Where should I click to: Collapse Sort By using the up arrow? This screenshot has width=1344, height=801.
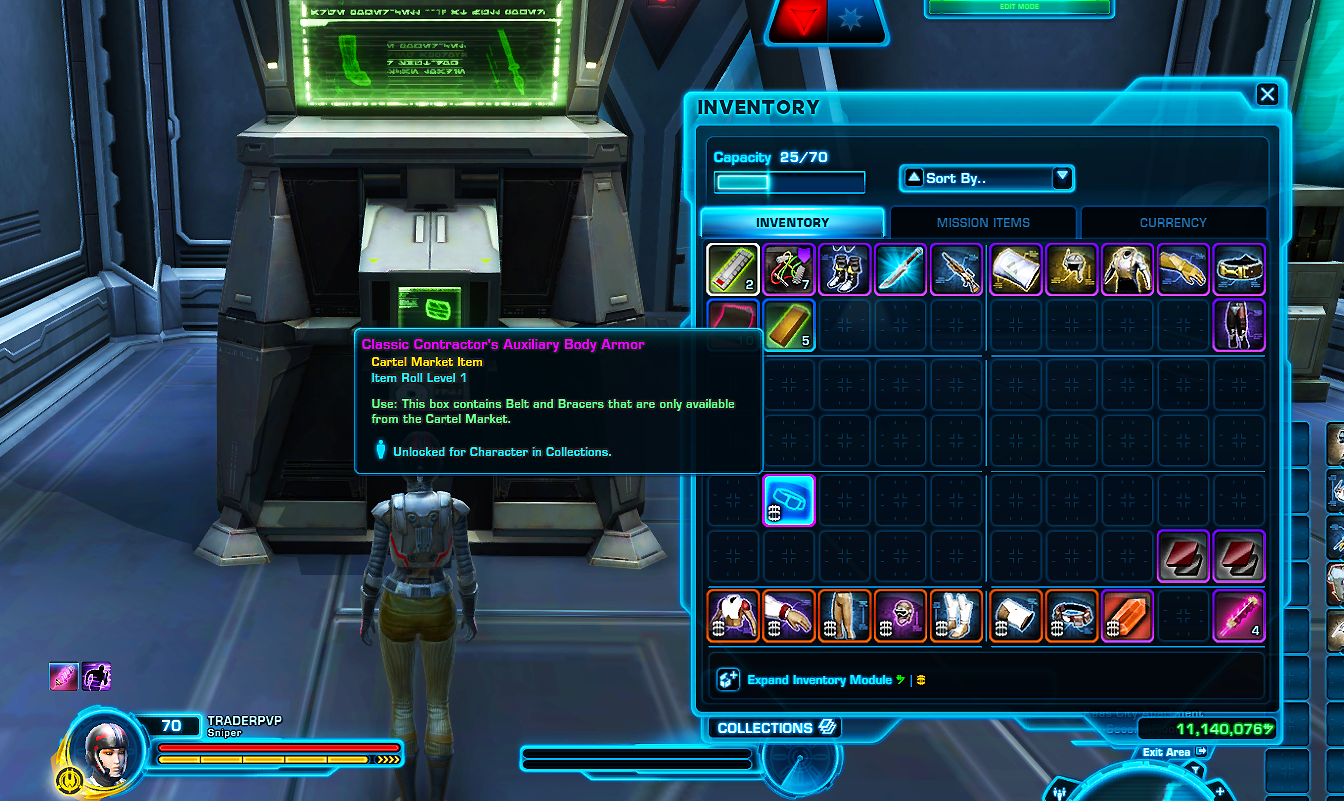912,178
